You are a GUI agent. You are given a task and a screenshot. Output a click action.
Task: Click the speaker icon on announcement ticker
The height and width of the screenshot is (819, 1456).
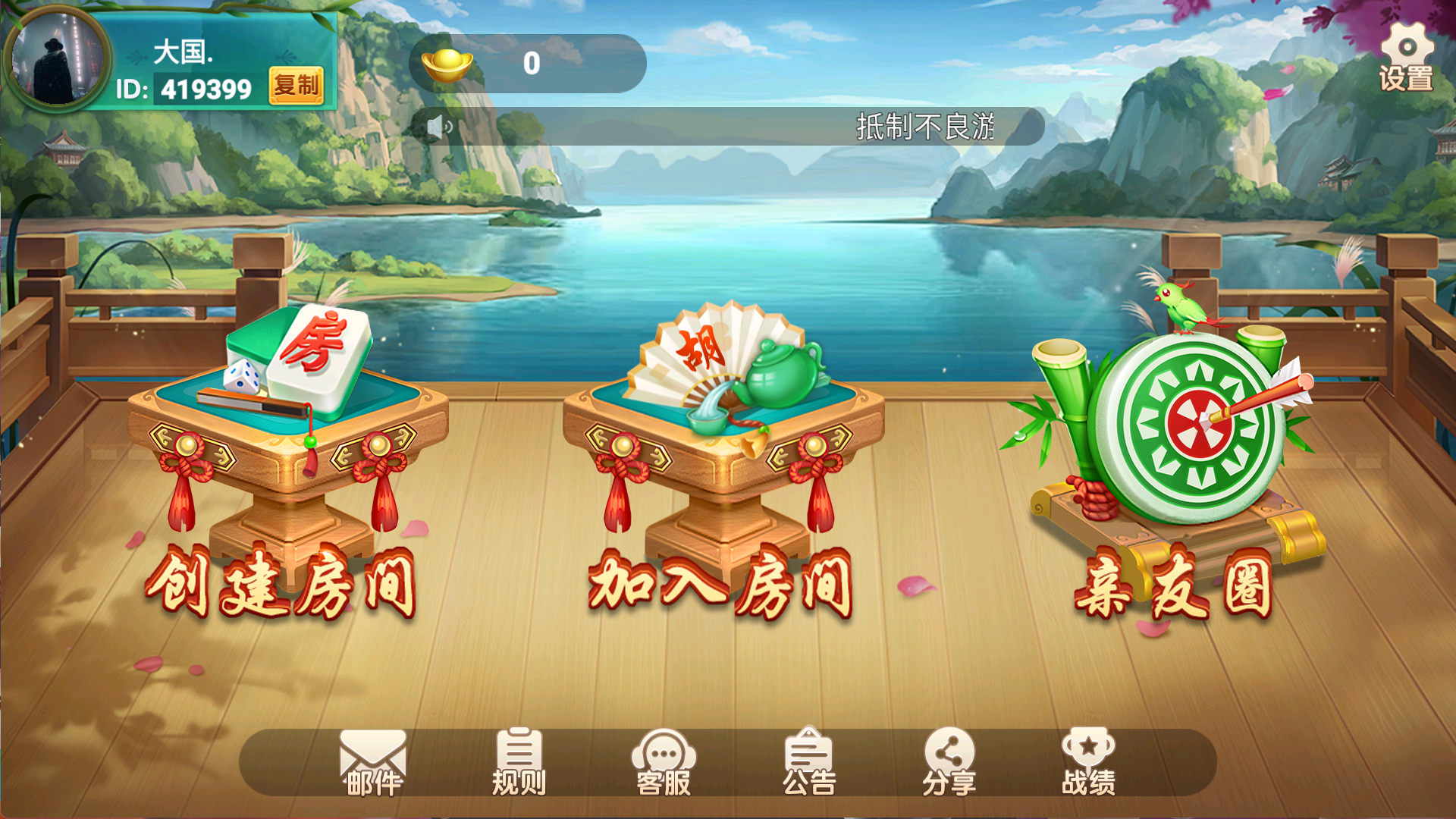[438, 127]
